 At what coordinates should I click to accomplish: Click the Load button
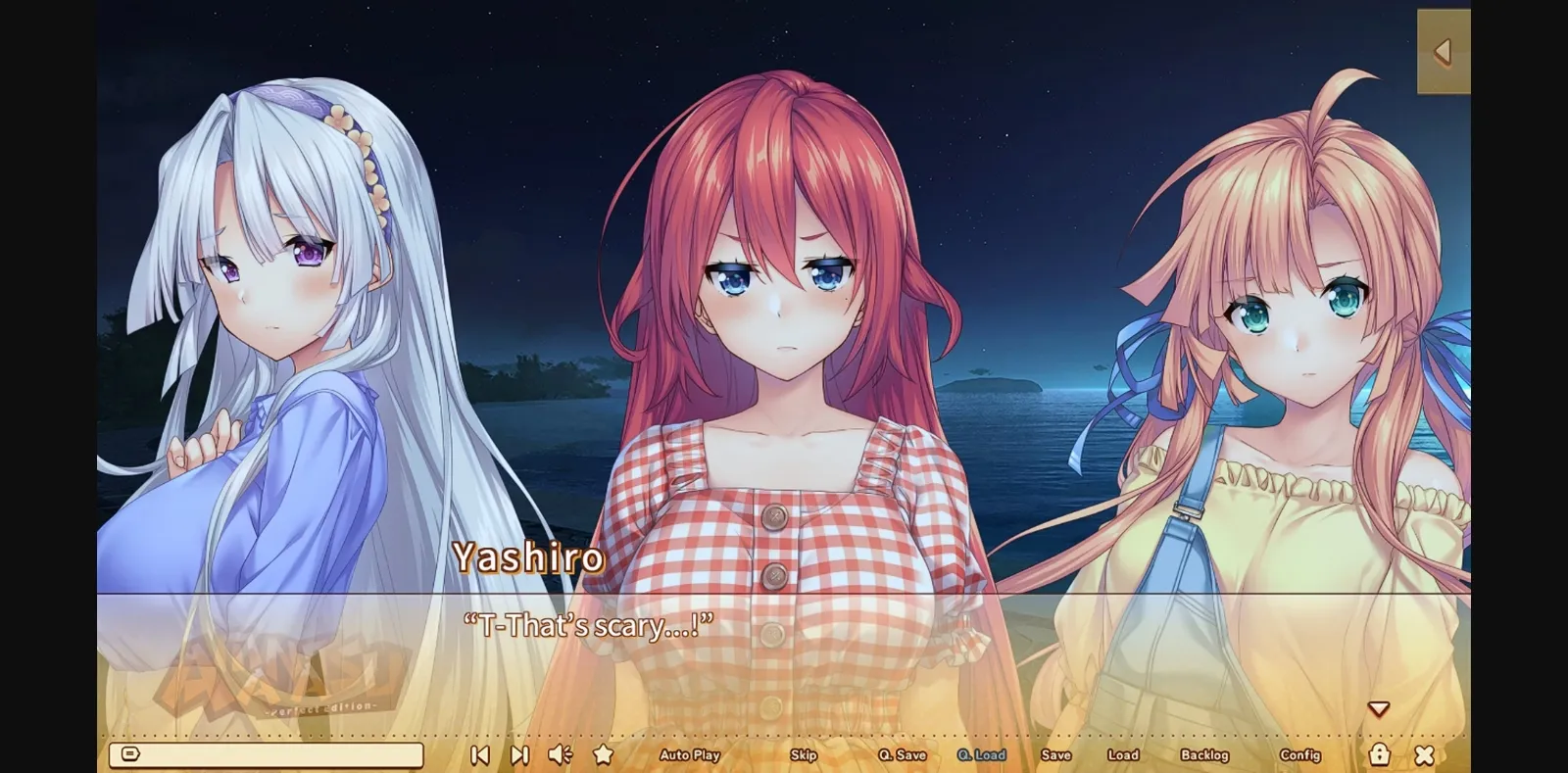(1123, 754)
